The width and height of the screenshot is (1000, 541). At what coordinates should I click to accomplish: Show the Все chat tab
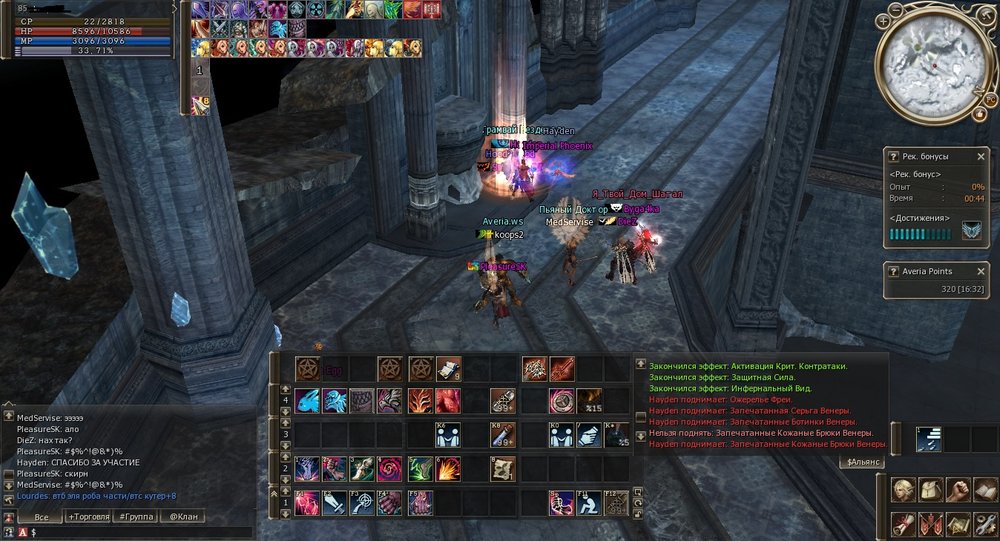(40, 516)
